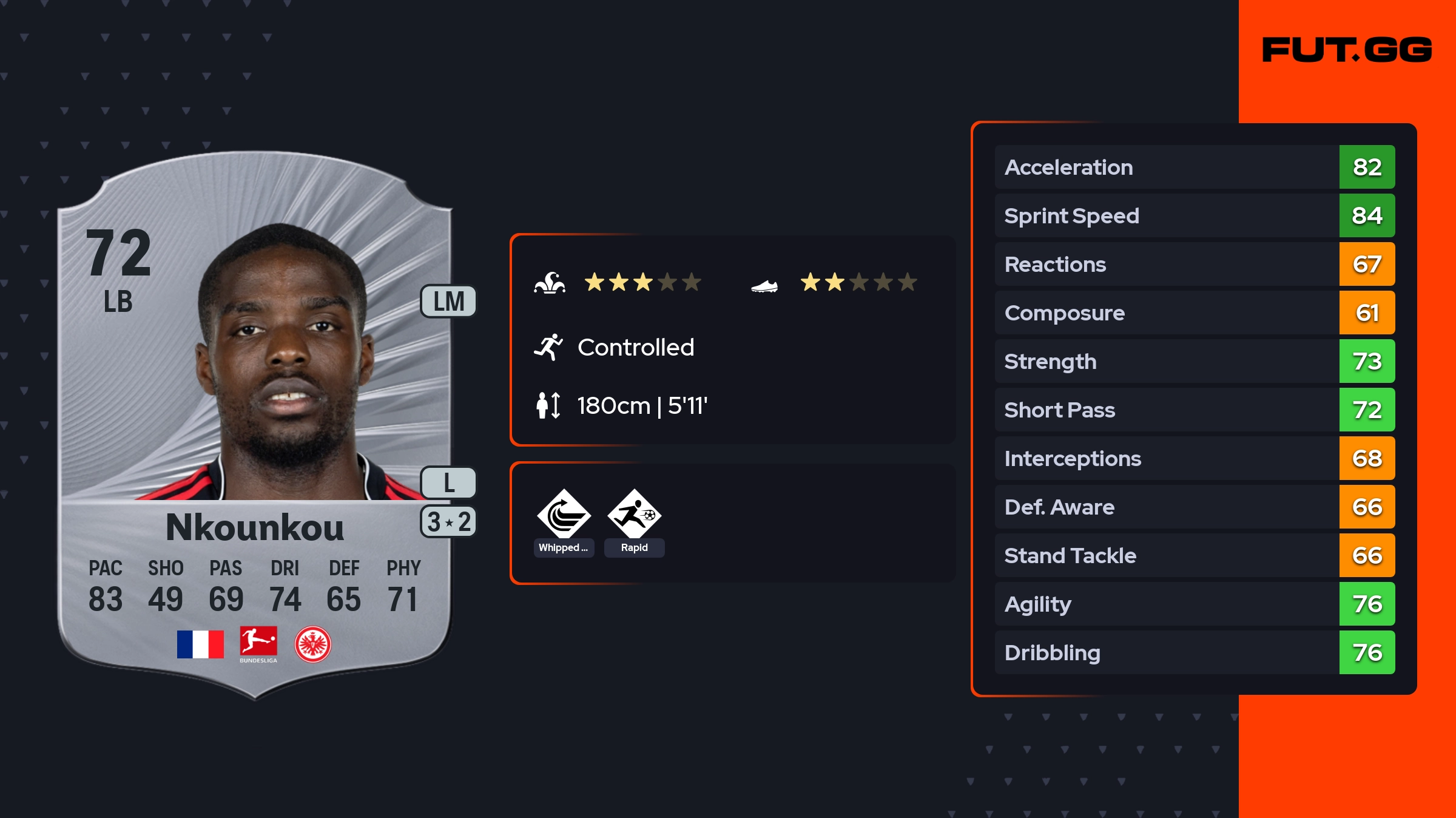Click the France flag on the card
1456x818 pixels.
tap(200, 644)
